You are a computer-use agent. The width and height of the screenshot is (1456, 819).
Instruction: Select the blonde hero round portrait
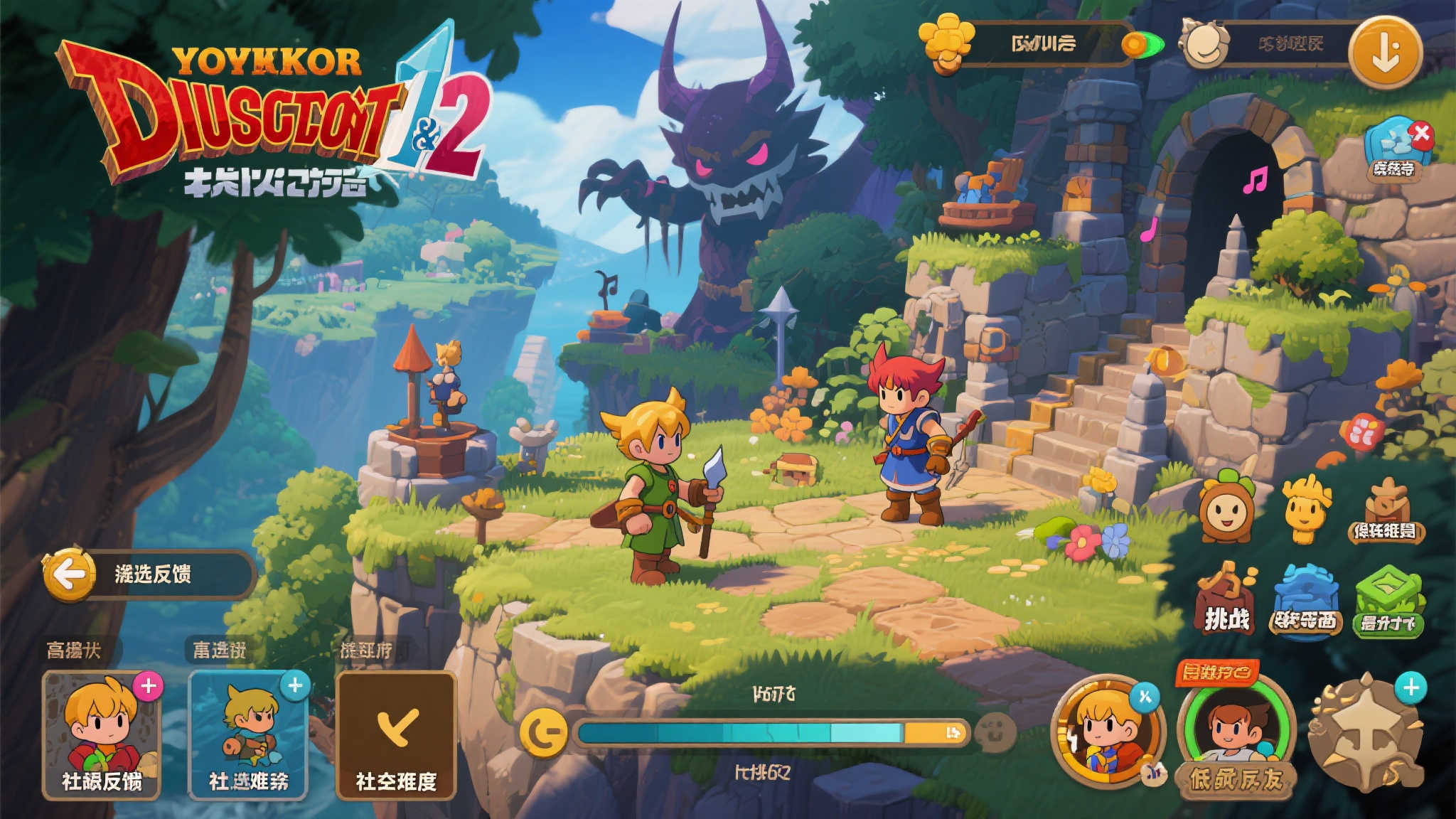pyautogui.click(x=1107, y=732)
